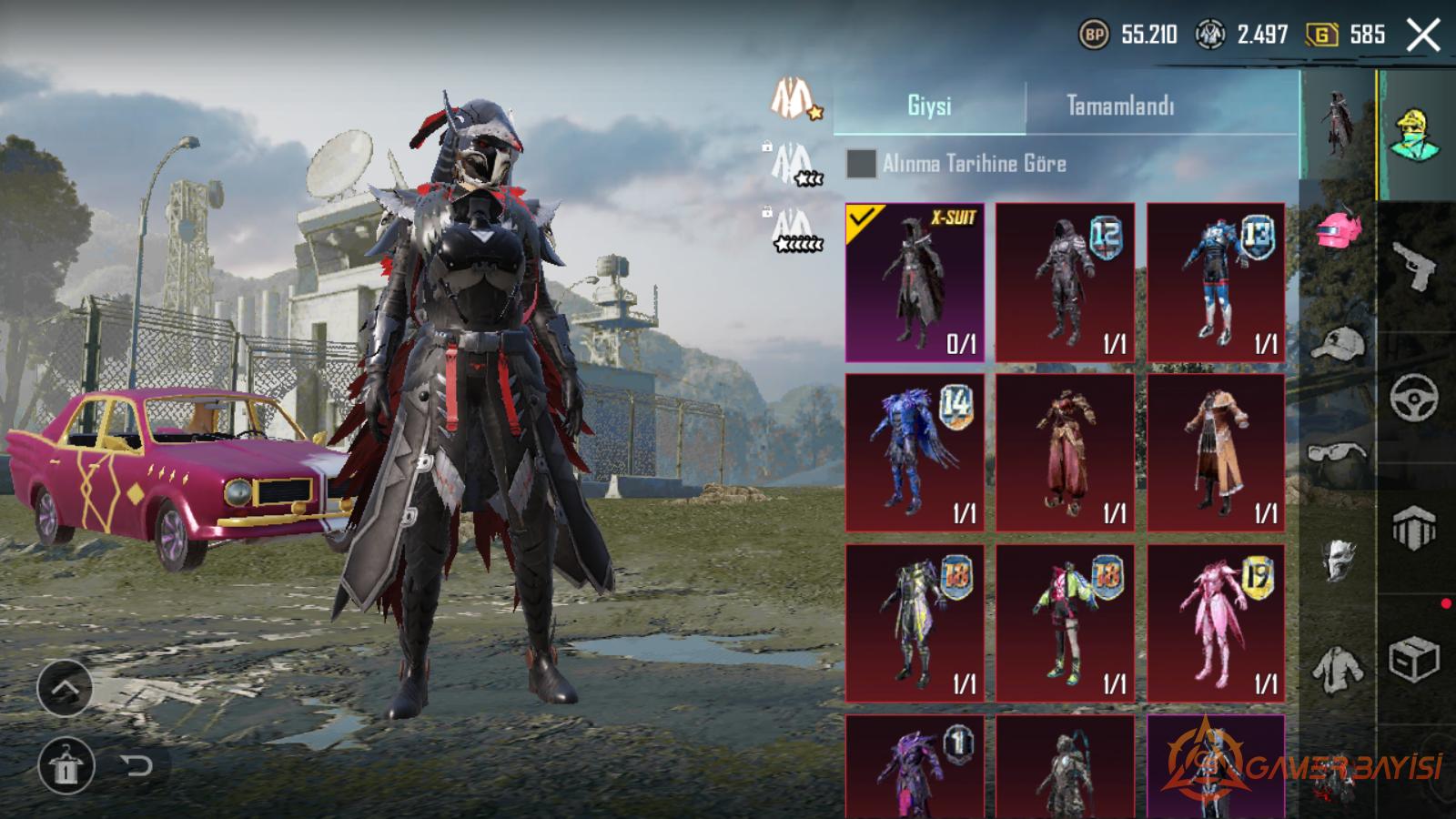Viewport: 1456px width, 819px height.
Task: Select the X-SUIT outfit tile
Action: coord(915,282)
